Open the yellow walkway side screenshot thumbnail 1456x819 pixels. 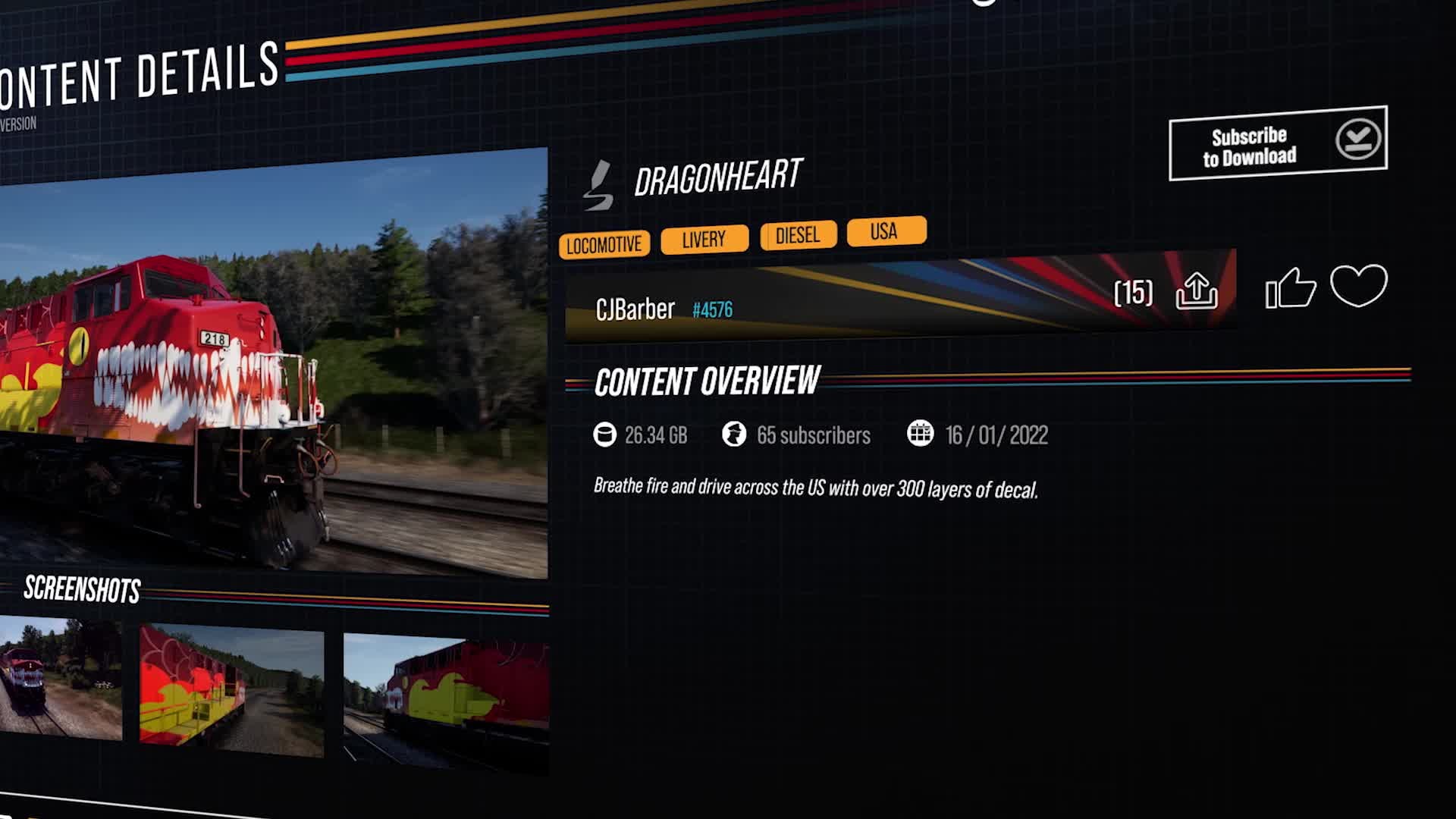click(231, 690)
